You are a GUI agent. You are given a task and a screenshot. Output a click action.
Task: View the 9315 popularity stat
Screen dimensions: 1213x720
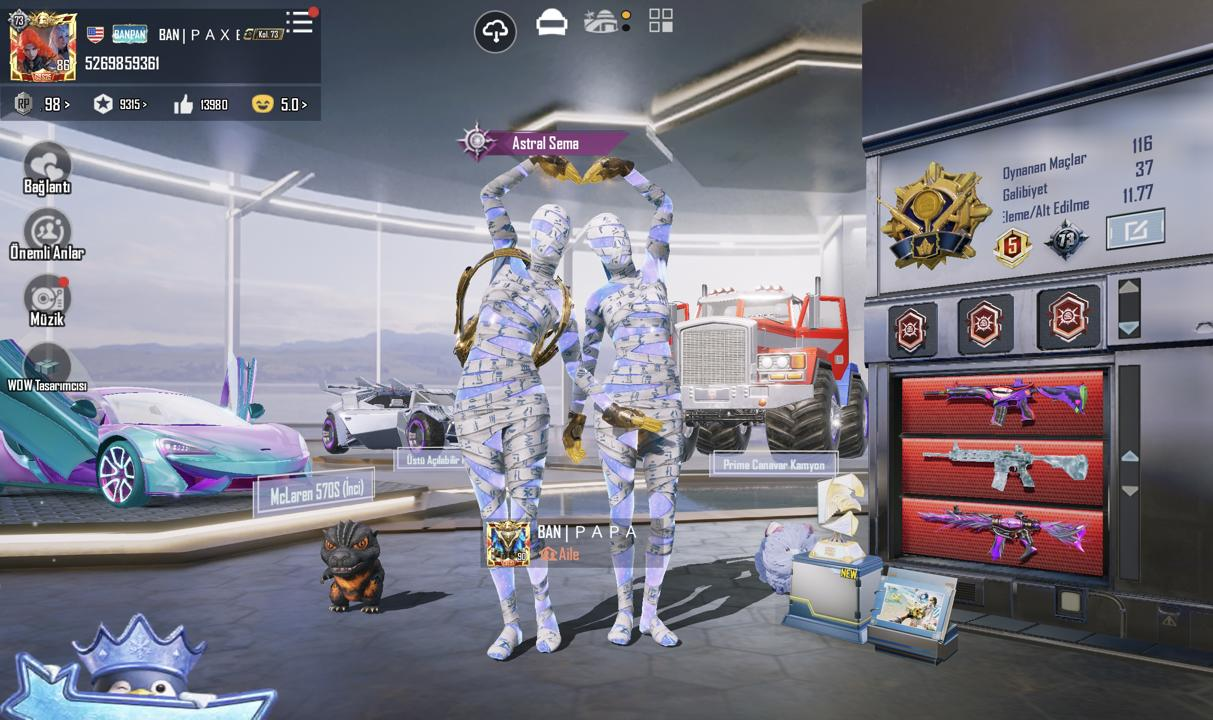(x=119, y=104)
